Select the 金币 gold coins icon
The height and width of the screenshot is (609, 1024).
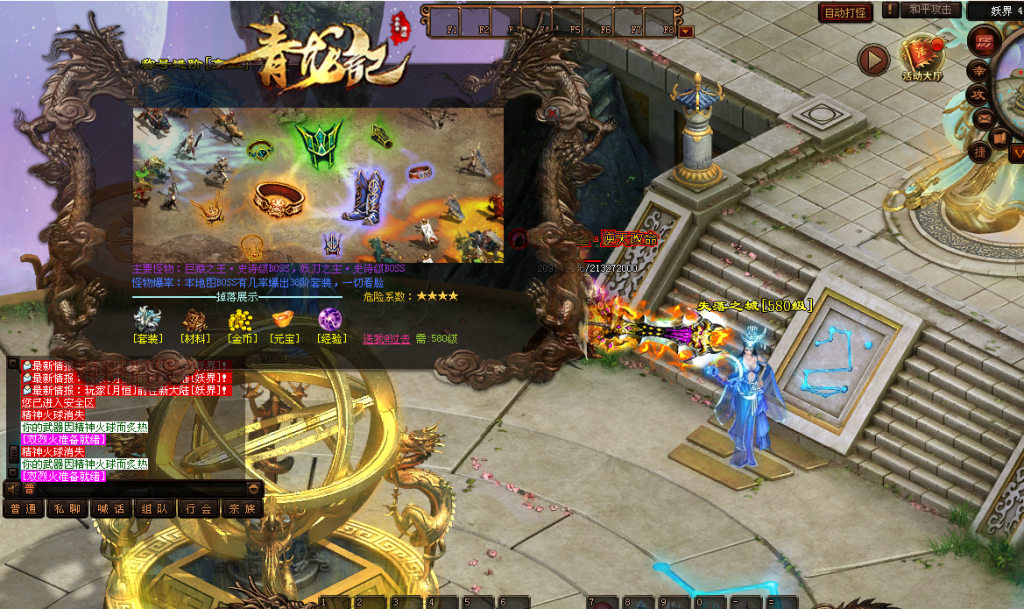tap(239, 320)
